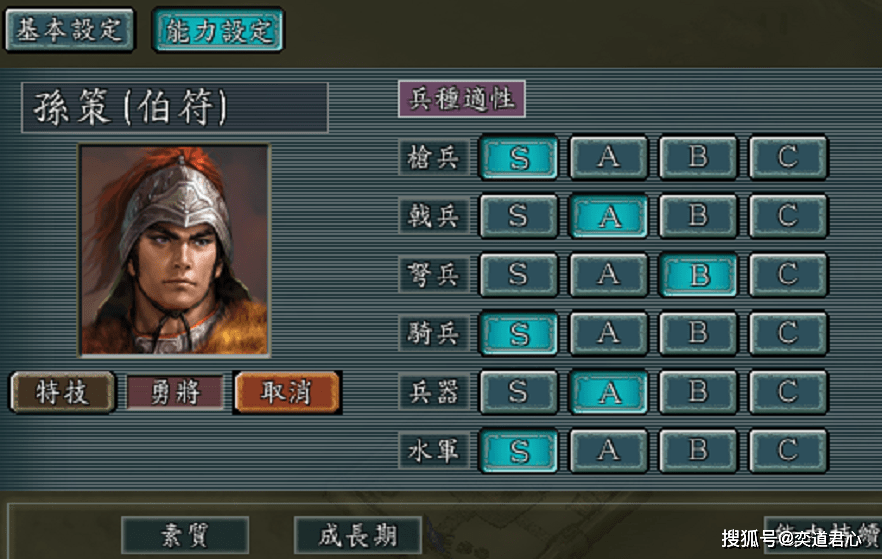882x559 pixels.
Task: Click the 孫策 (伯符) name field
Action: (x=174, y=108)
